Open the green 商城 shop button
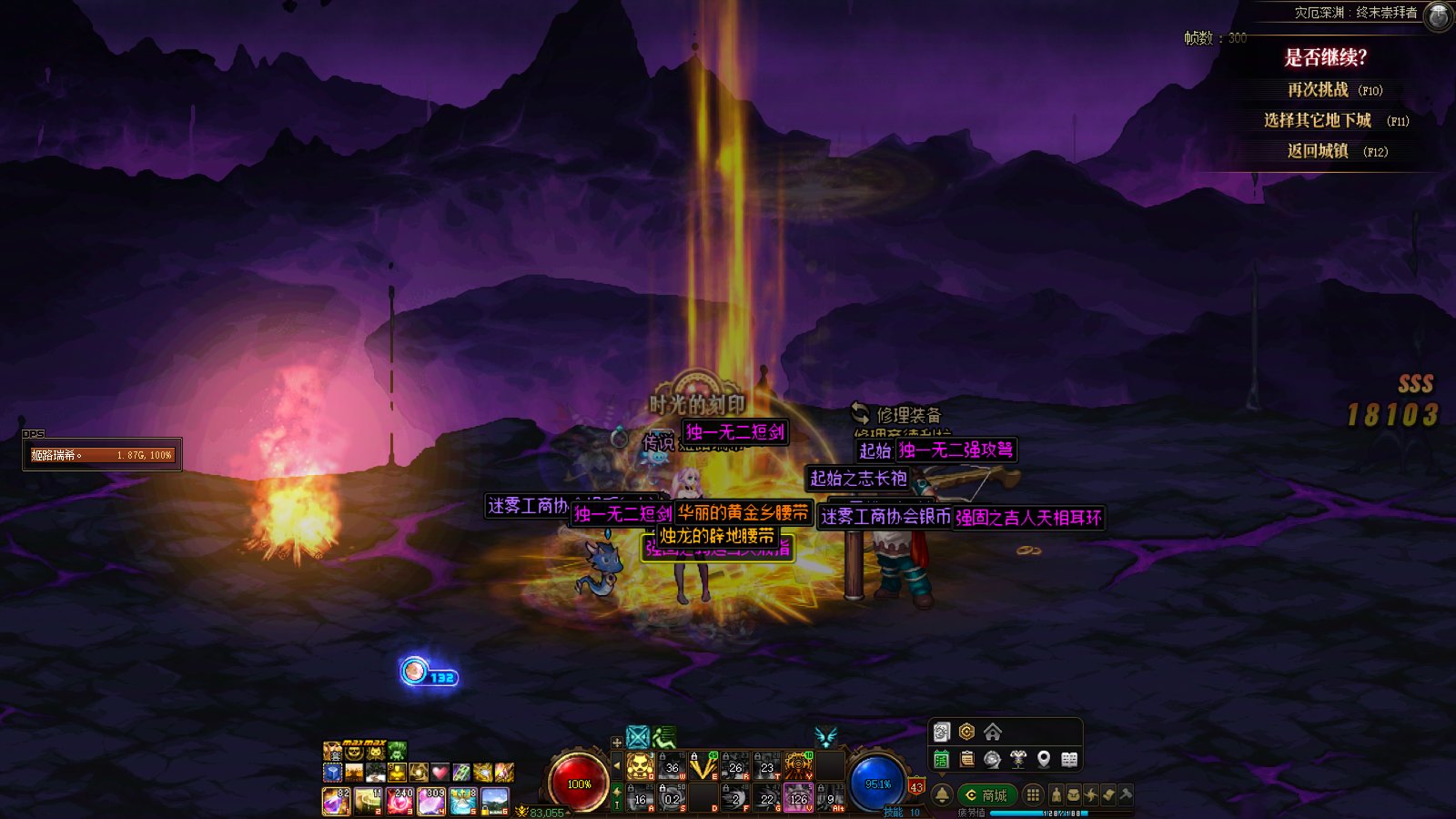Screen dimensions: 1456x819 (x=987, y=794)
